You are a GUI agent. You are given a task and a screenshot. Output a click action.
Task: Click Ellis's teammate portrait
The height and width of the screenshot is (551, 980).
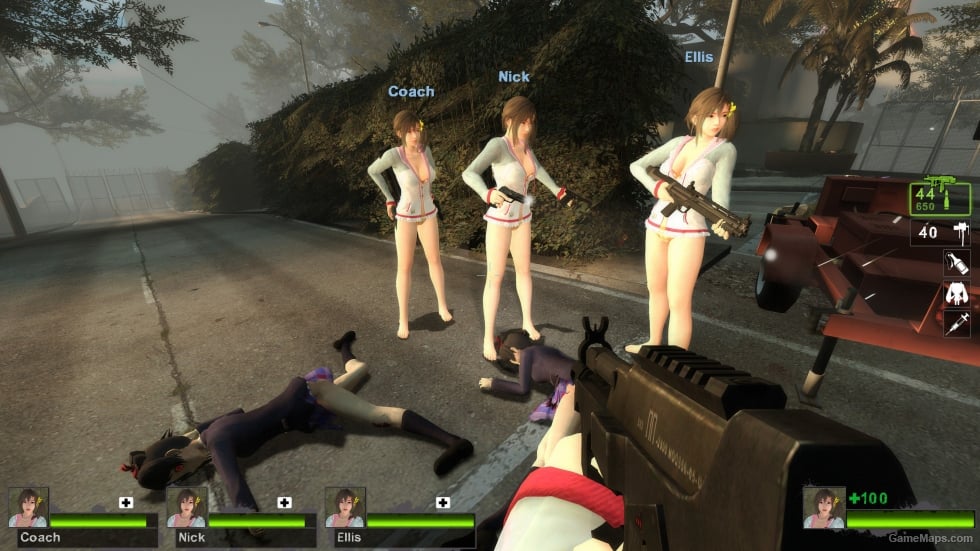click(x=345, y=508)
